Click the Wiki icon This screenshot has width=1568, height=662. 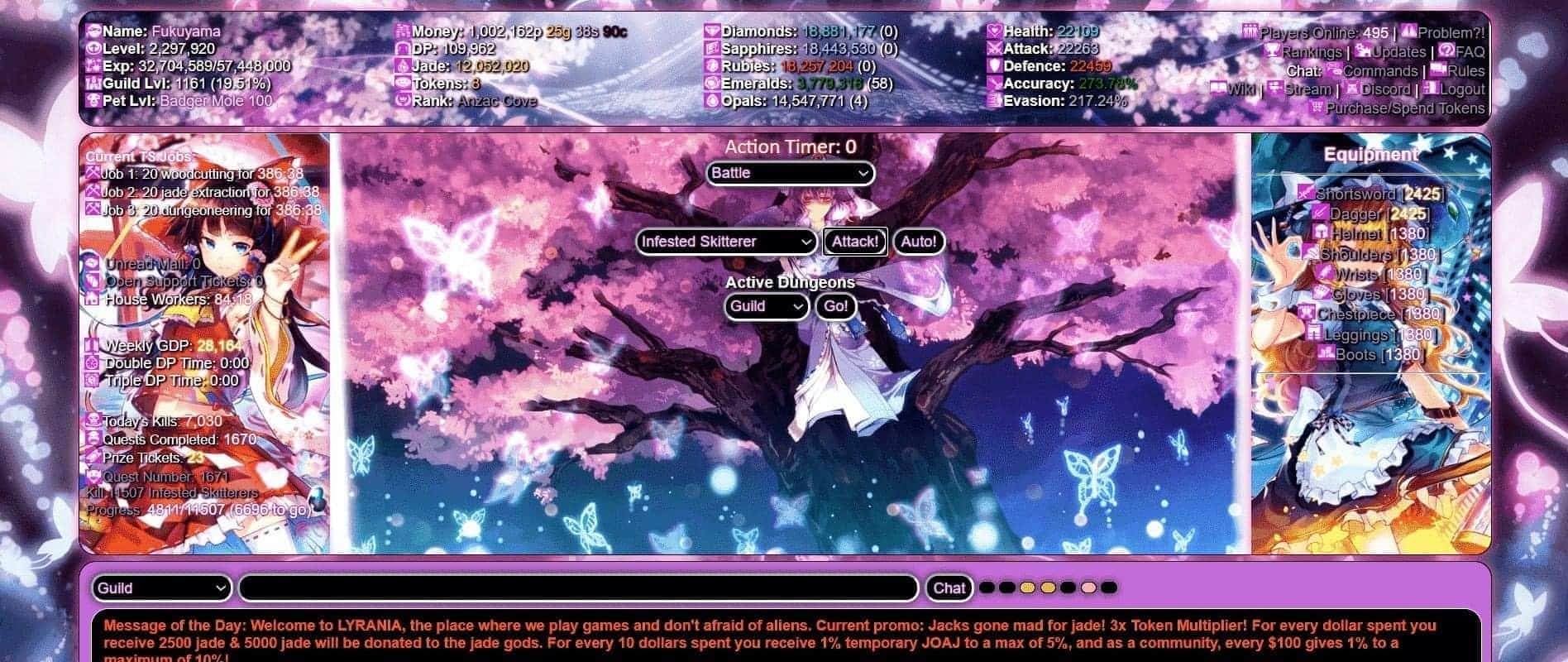pyautogui.click(x=1219, y=89)
